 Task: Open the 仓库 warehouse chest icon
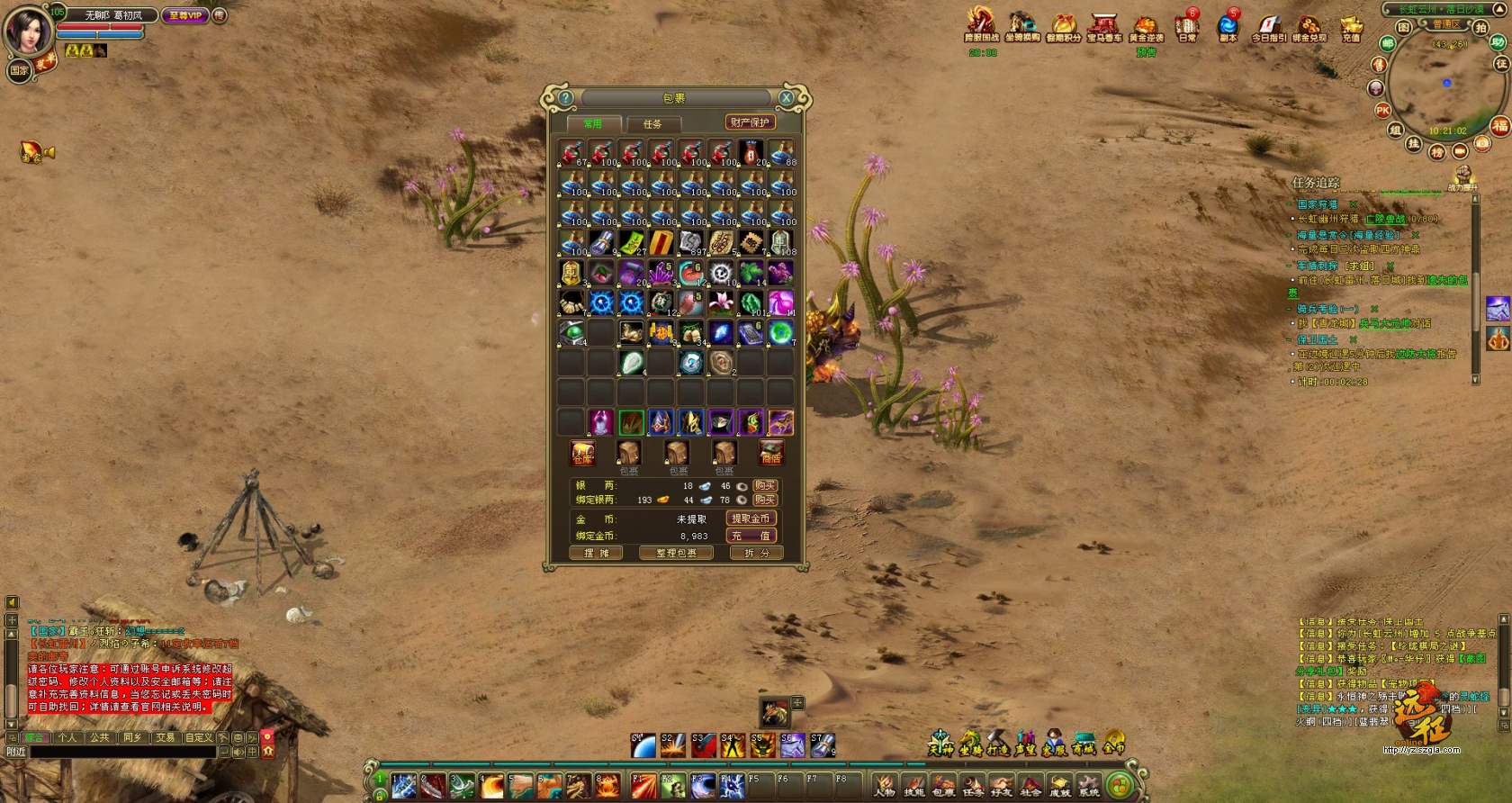pos(582,453)
